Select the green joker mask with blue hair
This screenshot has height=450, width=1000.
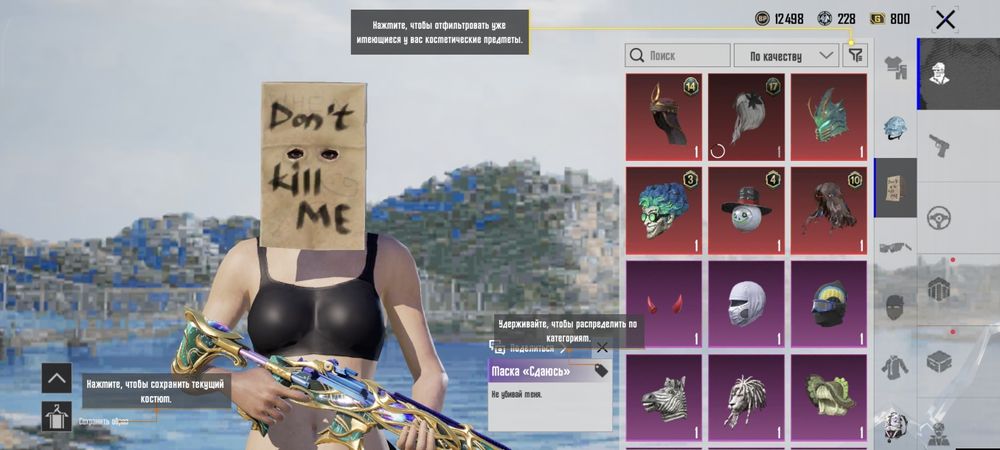click(664, 210)
